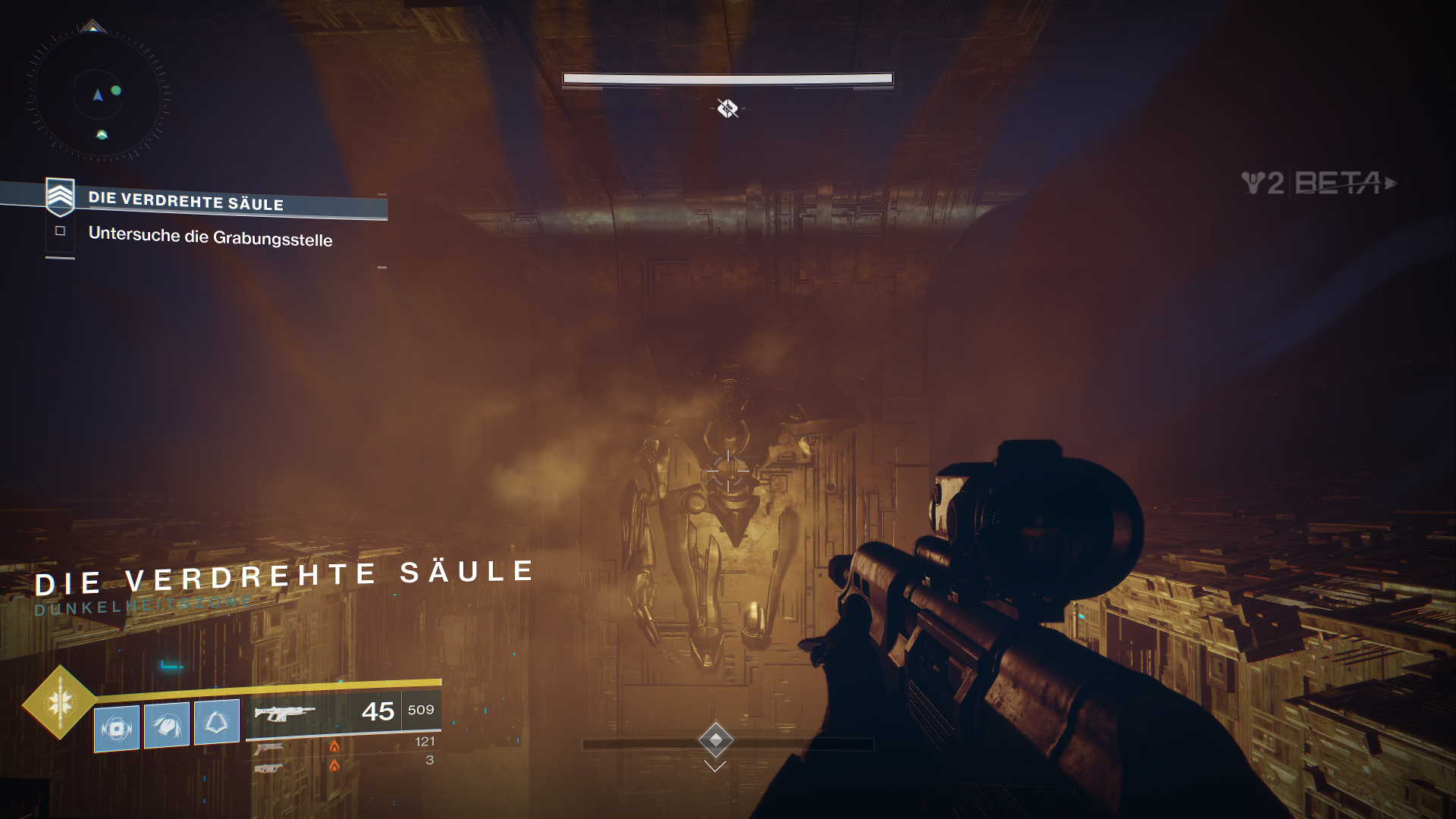Screen dimensions: 1456x819
Task: Click the chevron shield quest emblem
Action: point(60,196)
